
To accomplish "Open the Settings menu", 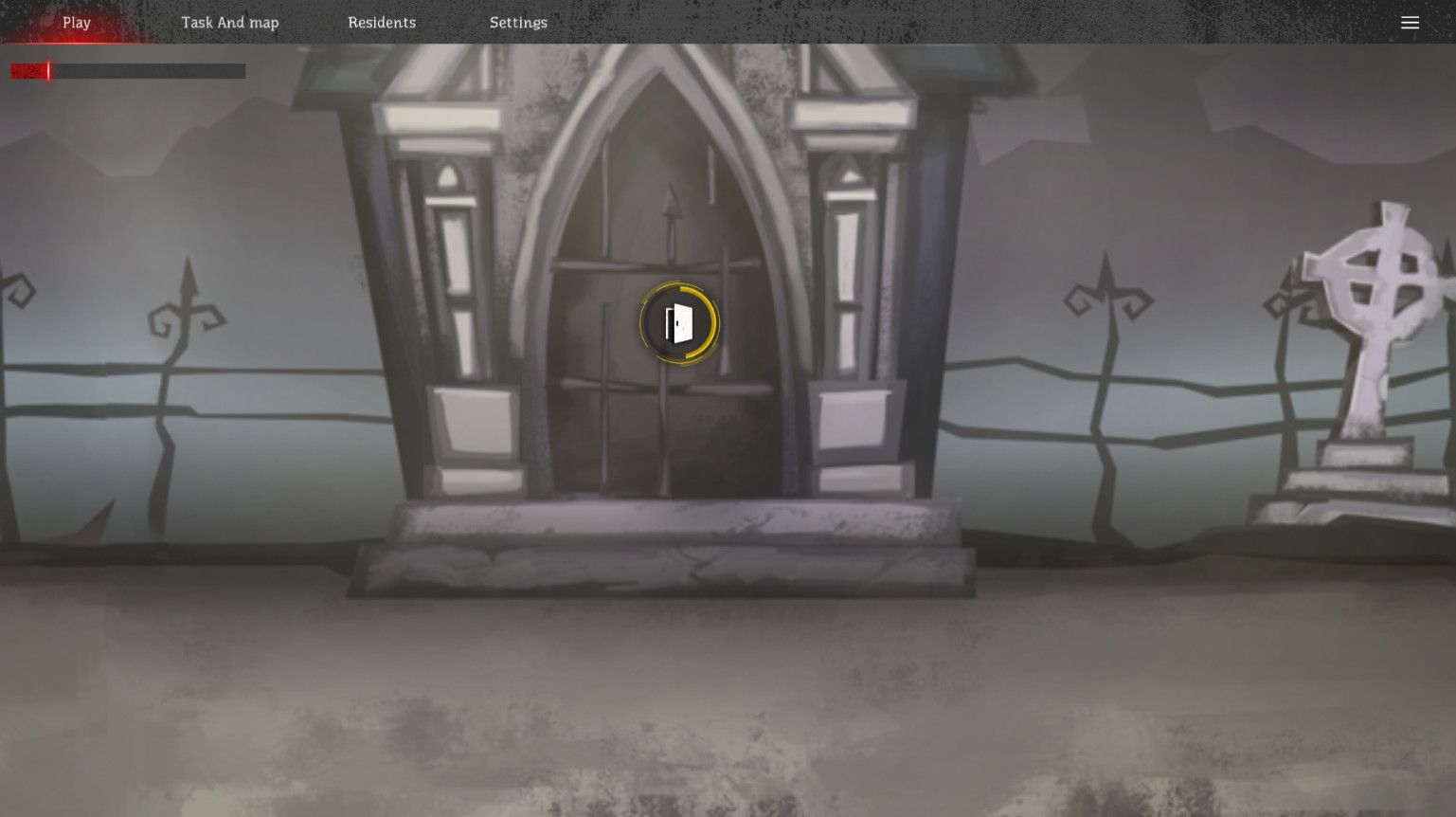I will (518, 22).
